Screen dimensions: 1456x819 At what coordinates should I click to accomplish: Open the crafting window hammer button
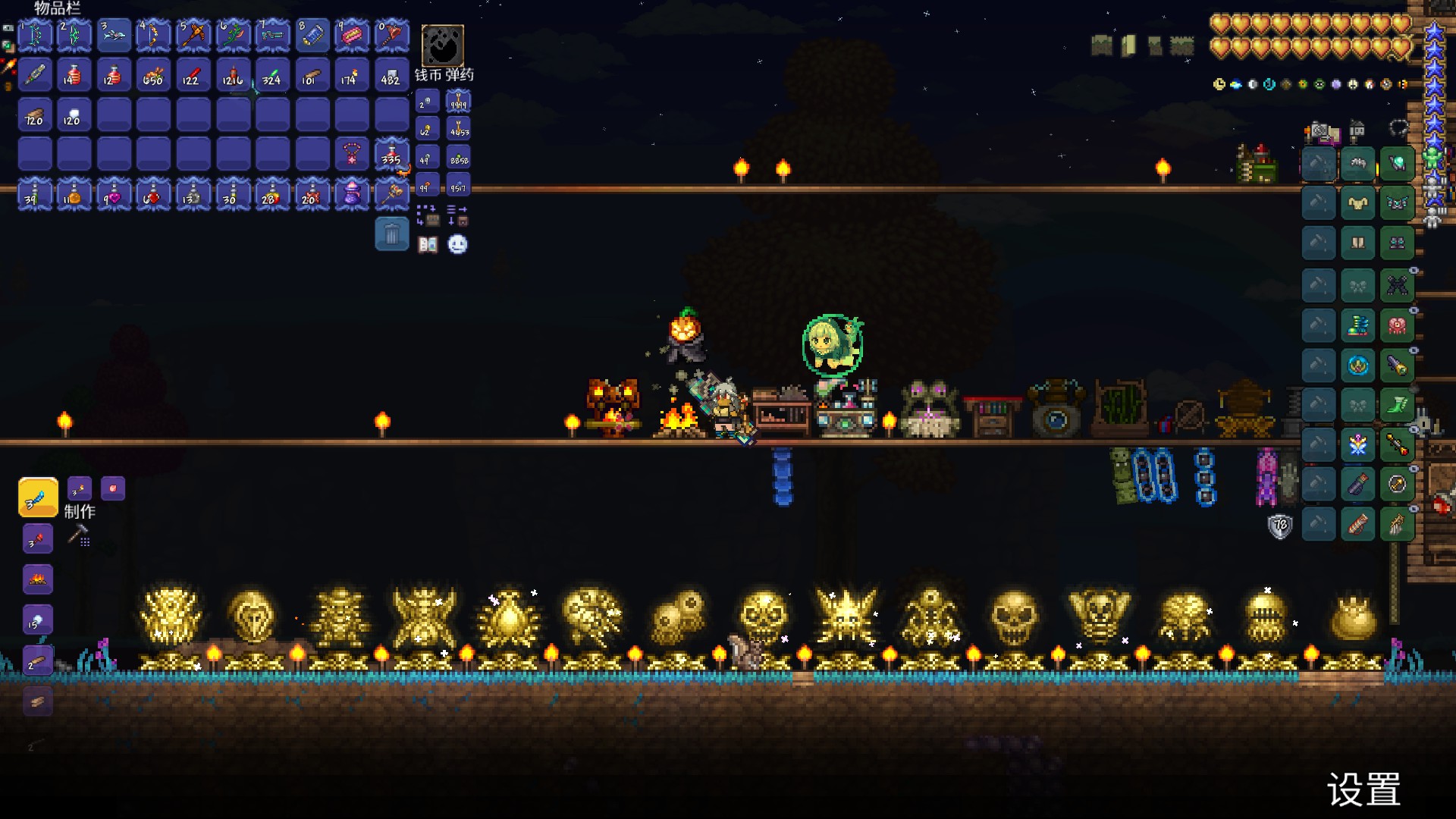point(78,535)
